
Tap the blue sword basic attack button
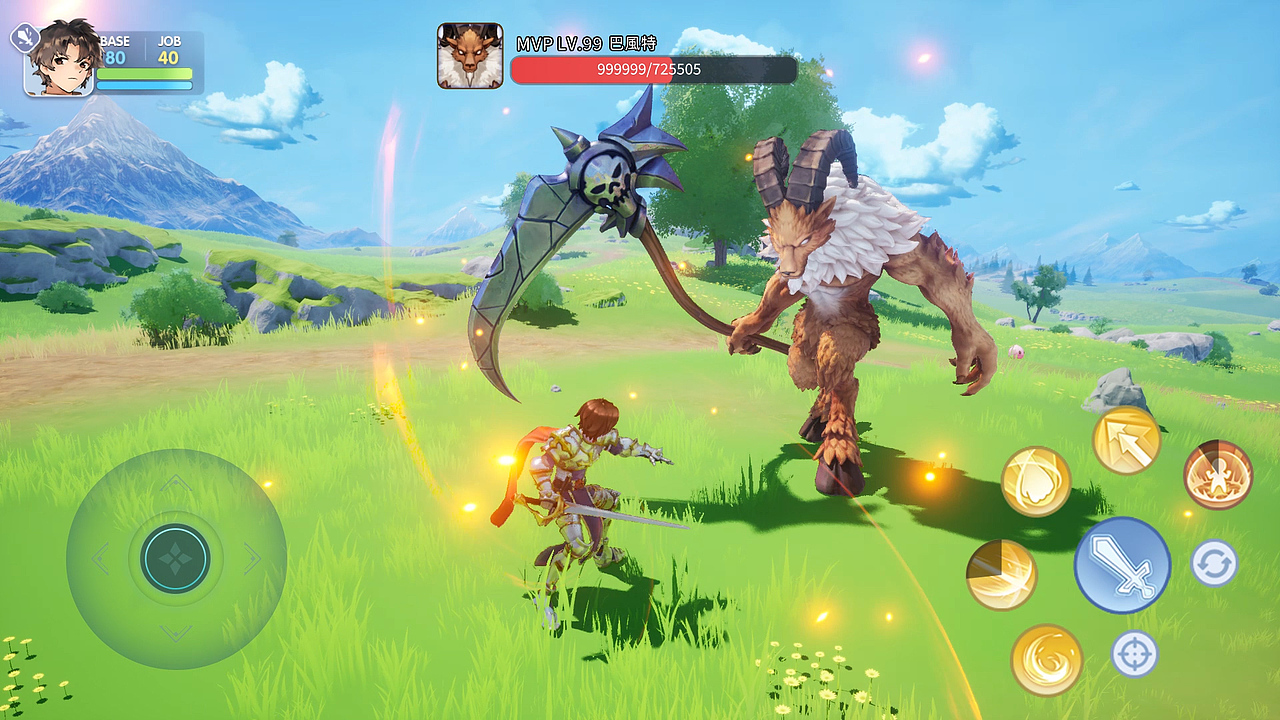1122,565
